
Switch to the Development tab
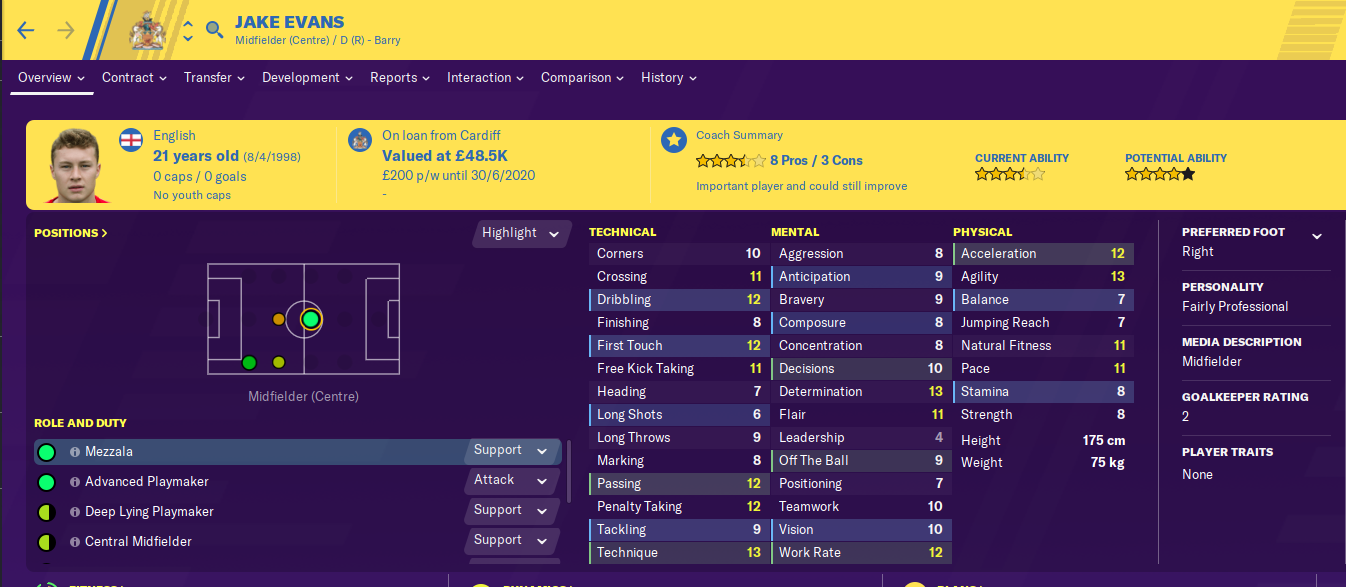coord(307,78)
